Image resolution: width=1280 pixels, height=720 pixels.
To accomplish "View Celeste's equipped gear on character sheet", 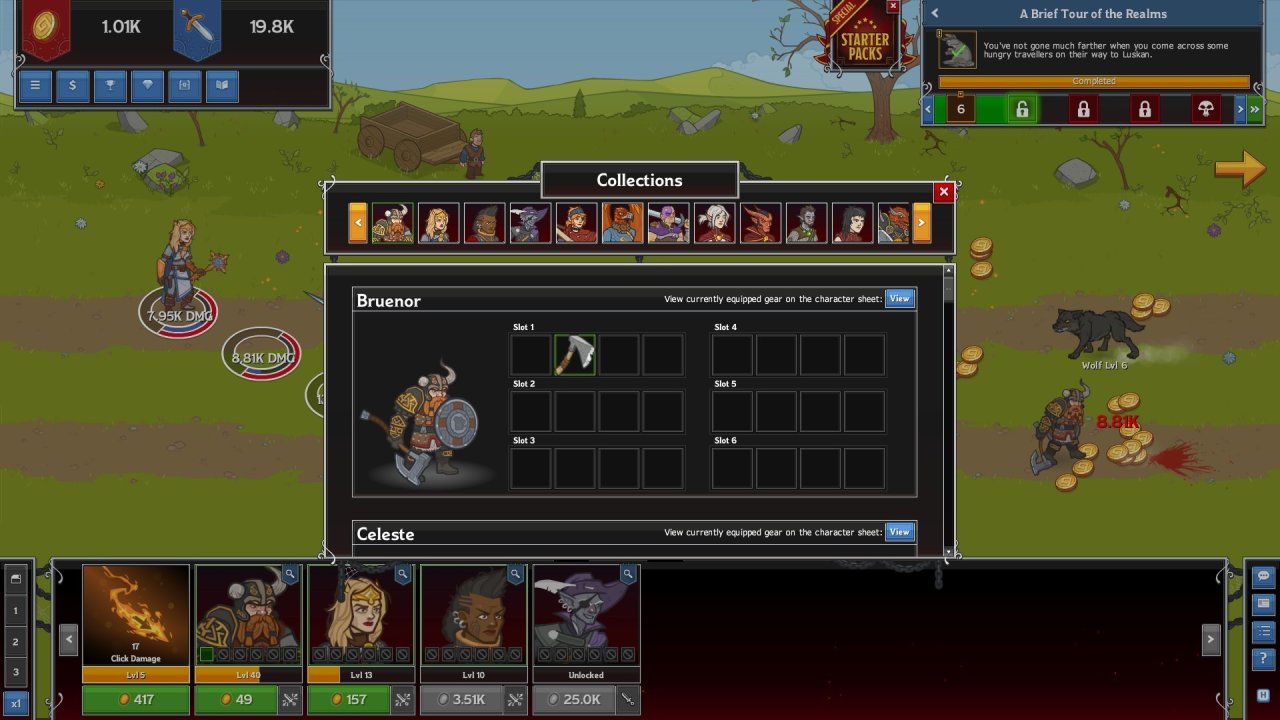I will 899,532.
